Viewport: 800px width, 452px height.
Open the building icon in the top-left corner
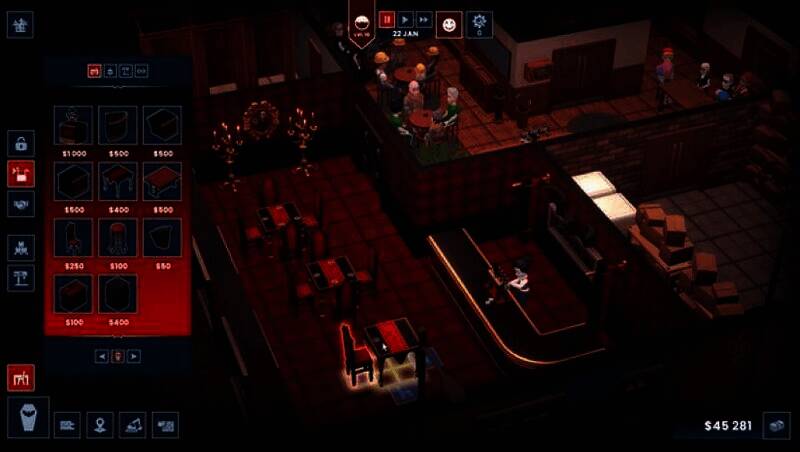(x=21, y=26)
